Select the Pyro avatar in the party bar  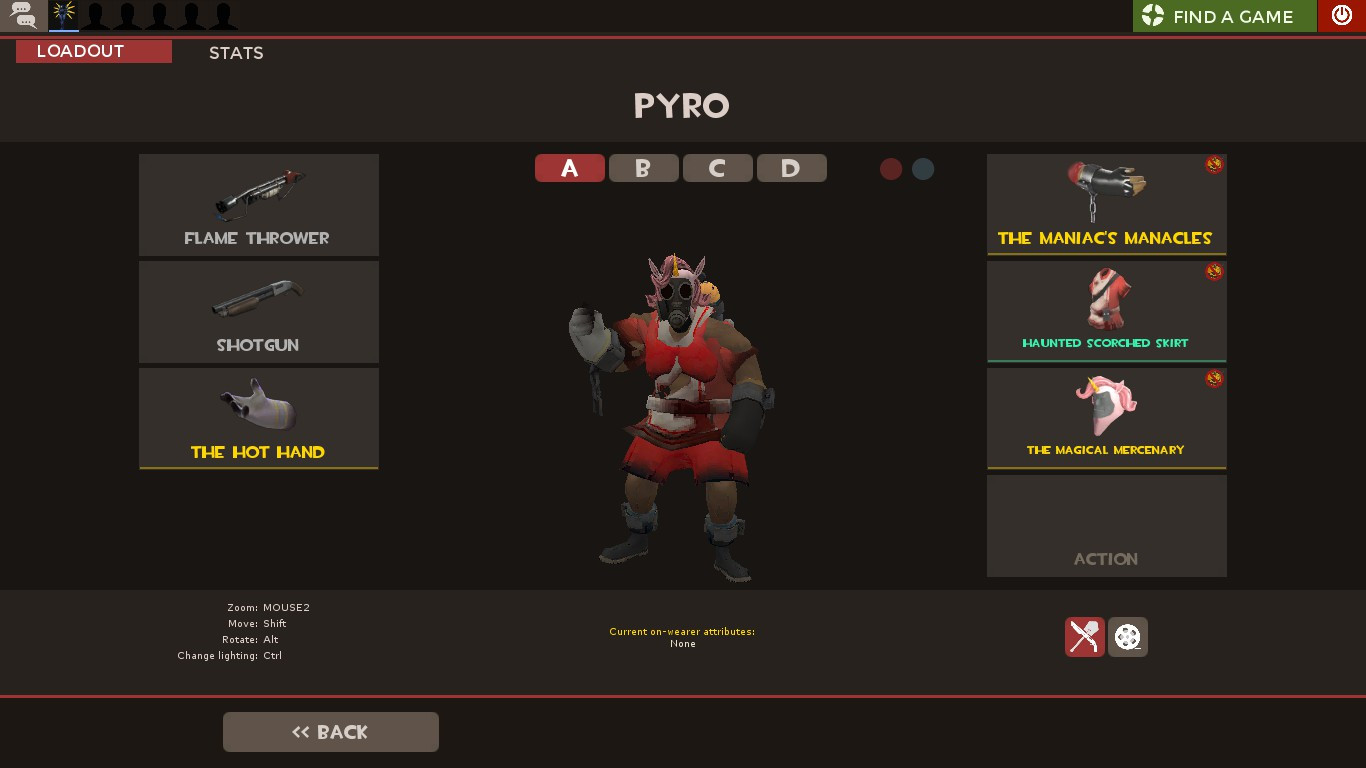click(62, 15)
